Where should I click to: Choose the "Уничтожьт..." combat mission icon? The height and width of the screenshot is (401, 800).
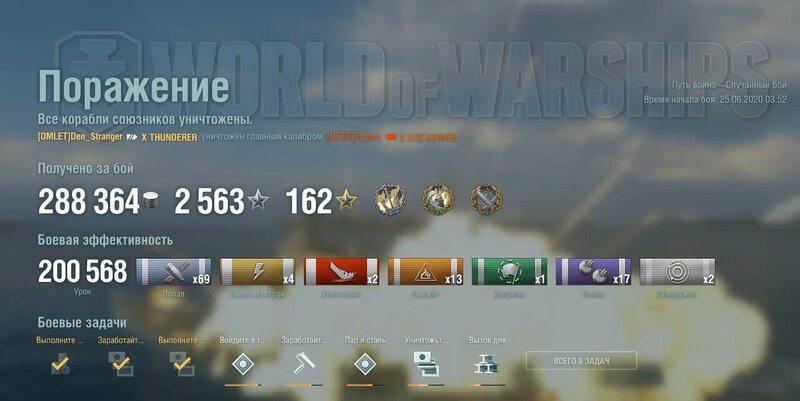(426, 364)
